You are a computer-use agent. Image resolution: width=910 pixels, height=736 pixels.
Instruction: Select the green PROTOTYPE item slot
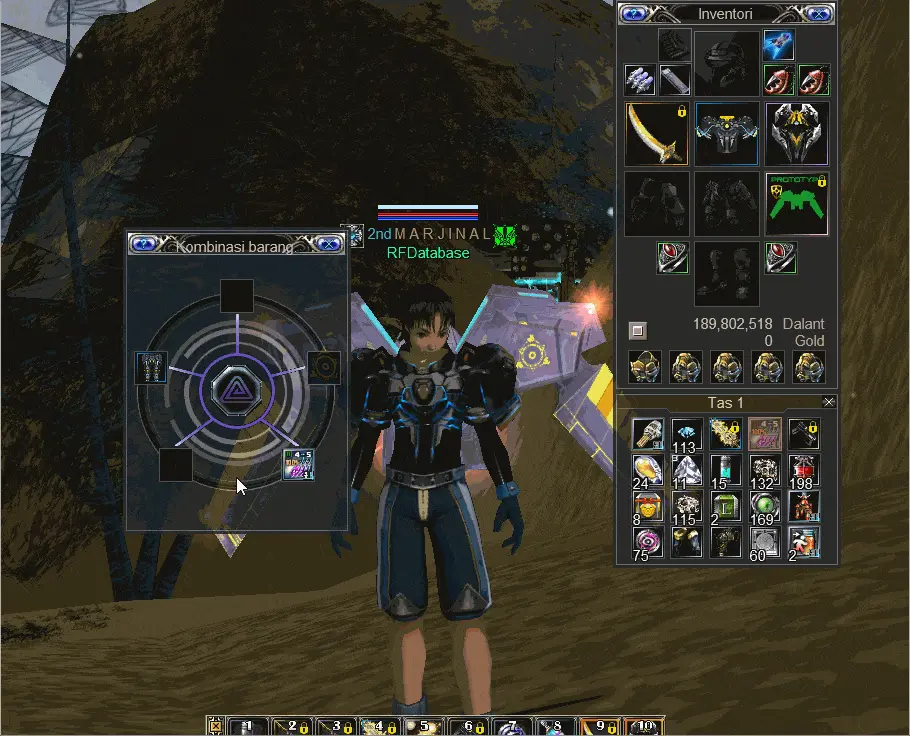[797, 204]
